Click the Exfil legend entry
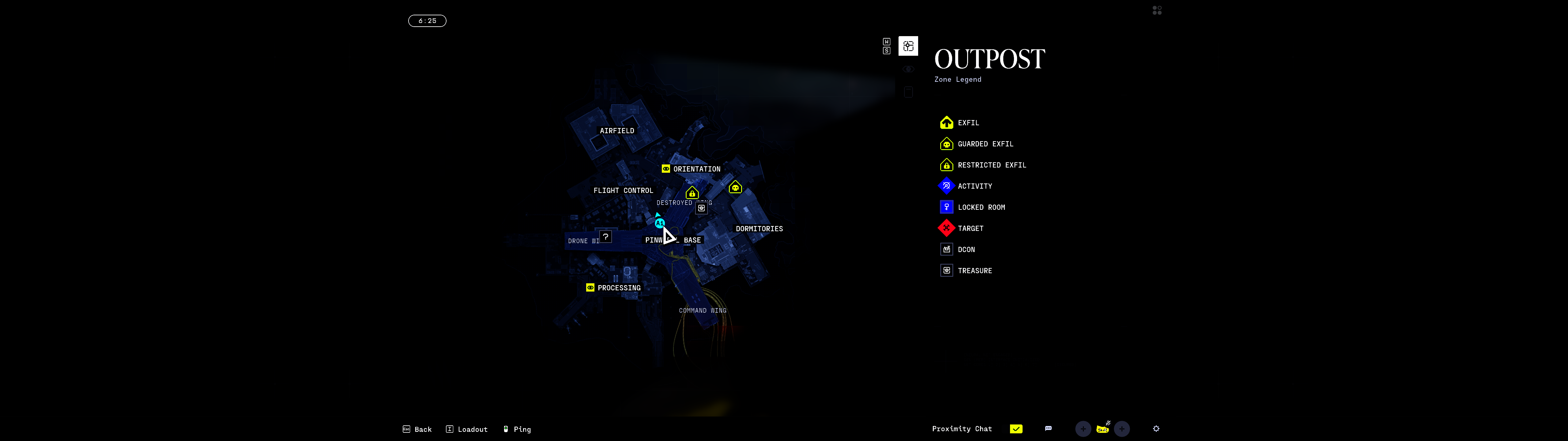1568x441 pixels. point(968,123)
